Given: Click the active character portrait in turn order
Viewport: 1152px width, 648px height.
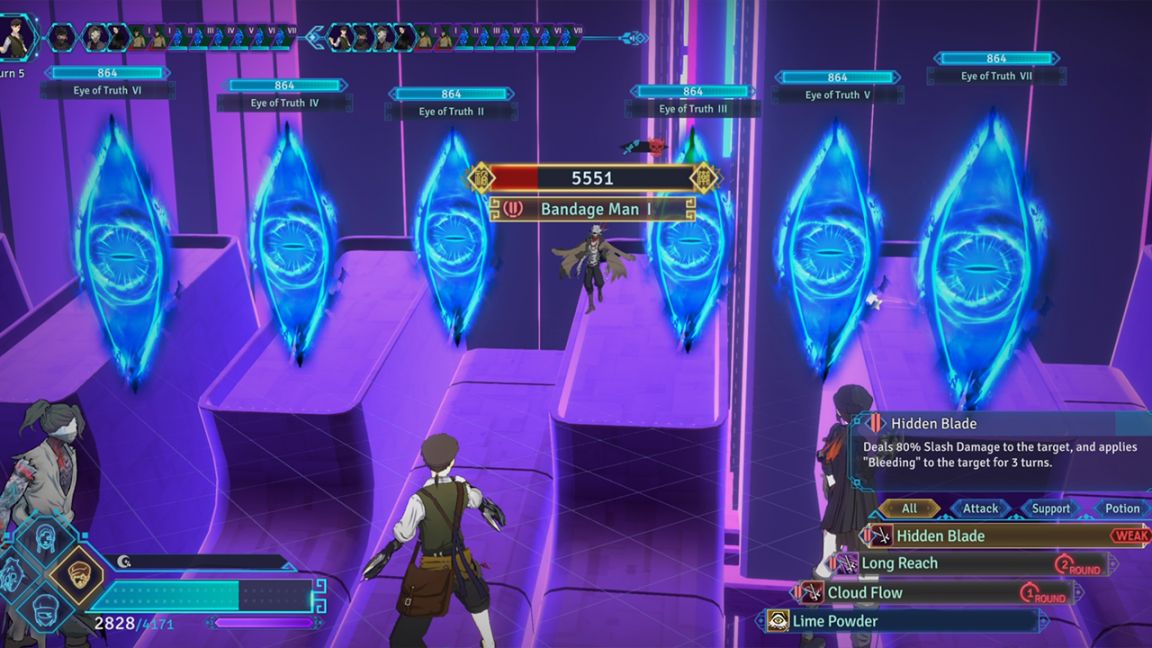Looking at the screenshot, I should 17,35.
